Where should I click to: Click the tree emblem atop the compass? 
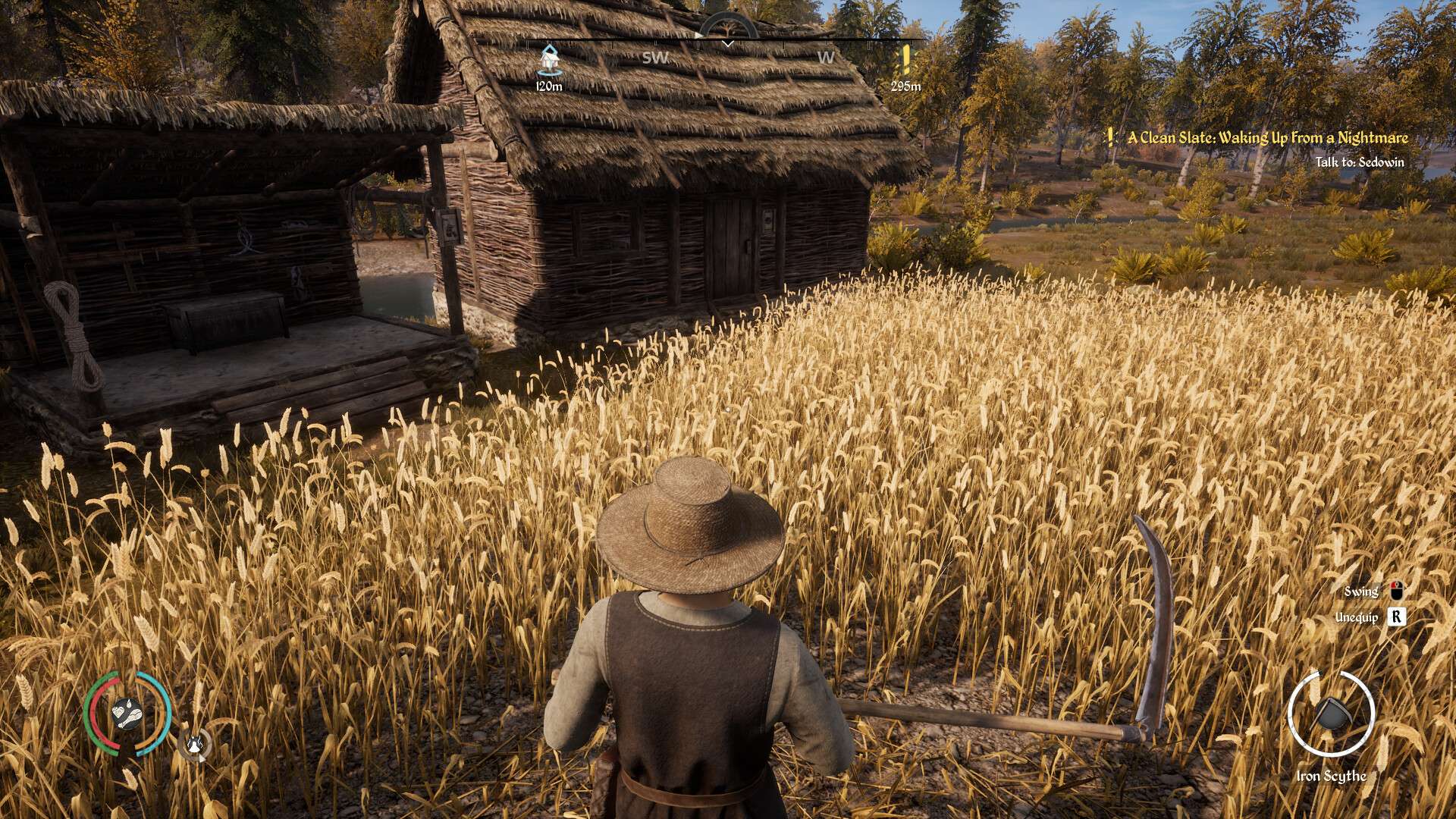coord(727,27)
